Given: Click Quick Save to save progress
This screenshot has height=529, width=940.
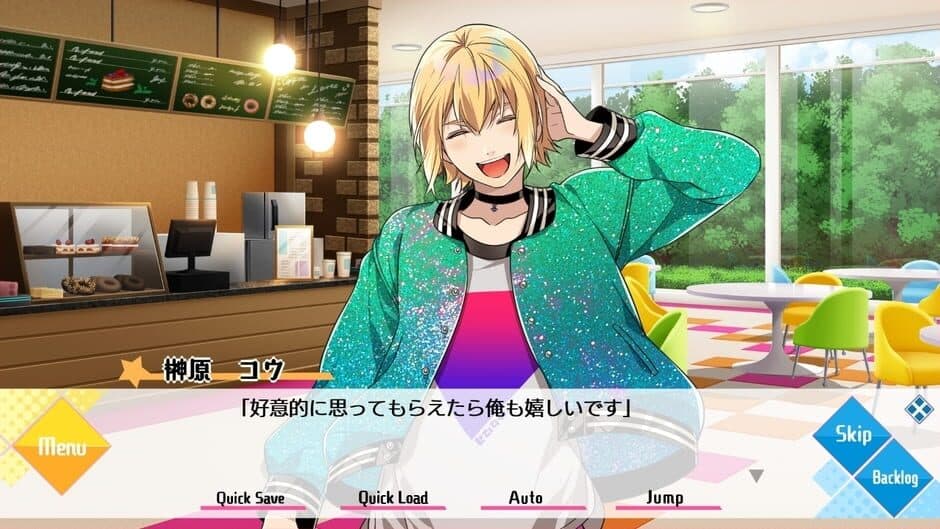Looking at the screenshot, I should (x=251, y=498).
